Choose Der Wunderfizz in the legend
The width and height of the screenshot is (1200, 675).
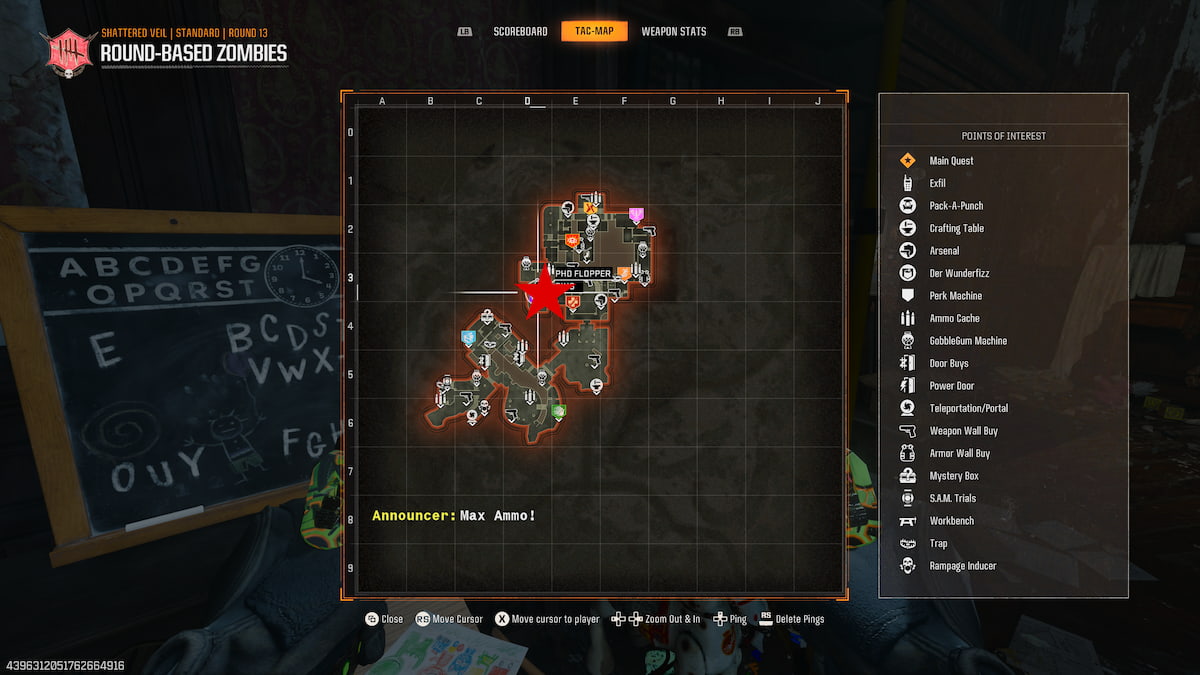tap(959, 273)
